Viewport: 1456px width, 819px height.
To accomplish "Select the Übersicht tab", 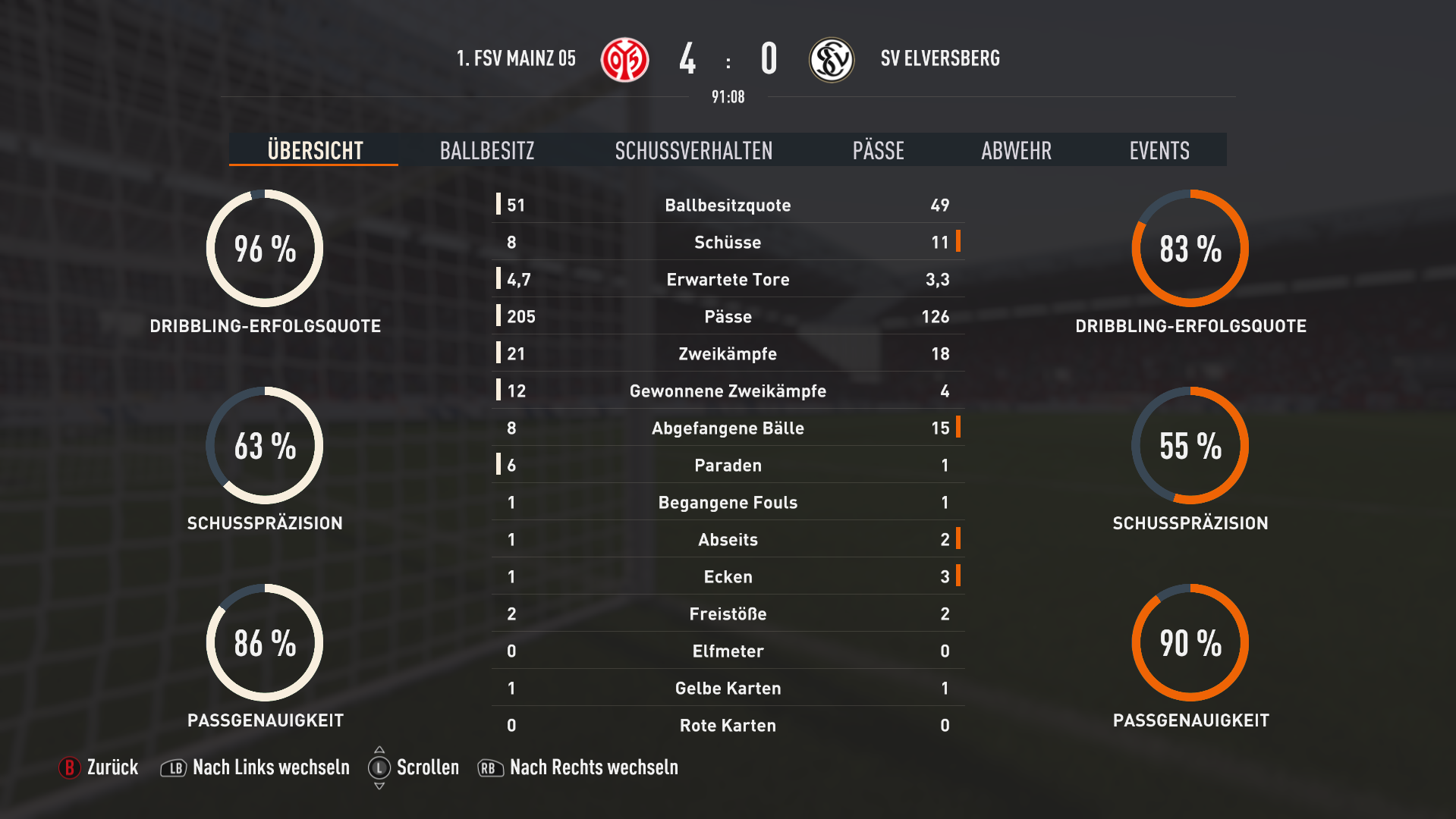I will pyautogui.click(x=315, y=150).
